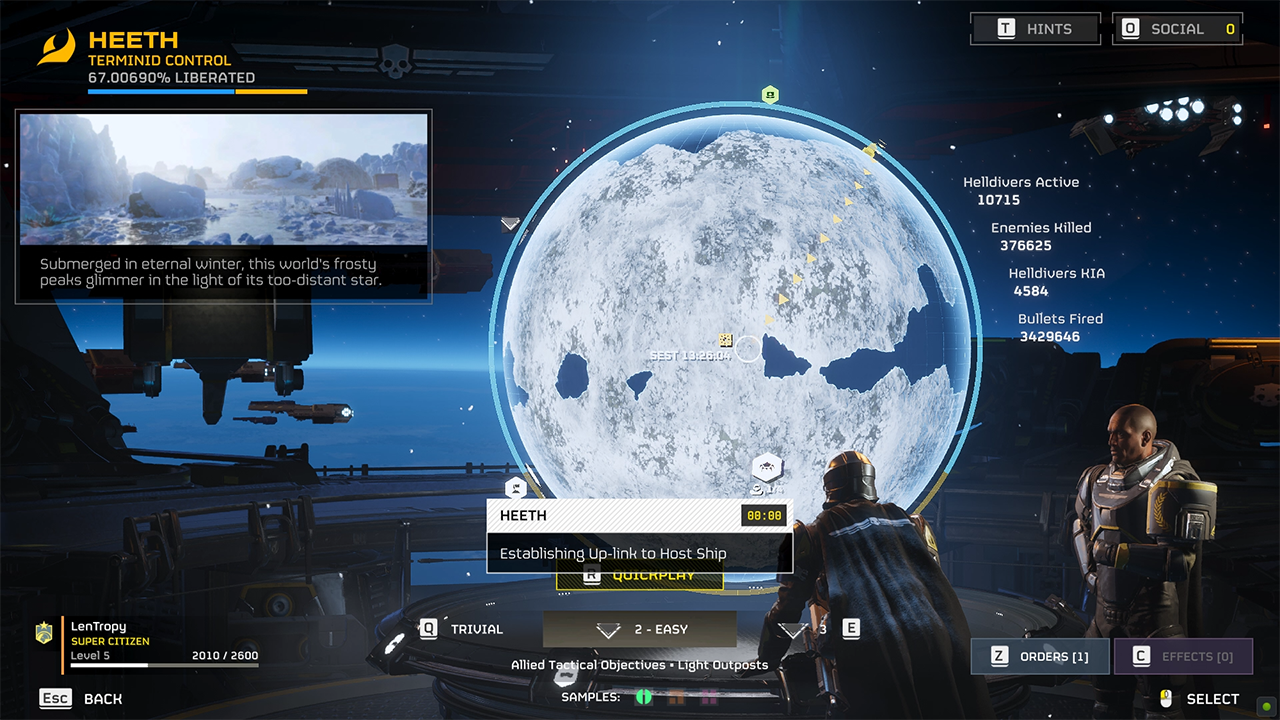Switch to Trivial difficulty

point(463,629)
